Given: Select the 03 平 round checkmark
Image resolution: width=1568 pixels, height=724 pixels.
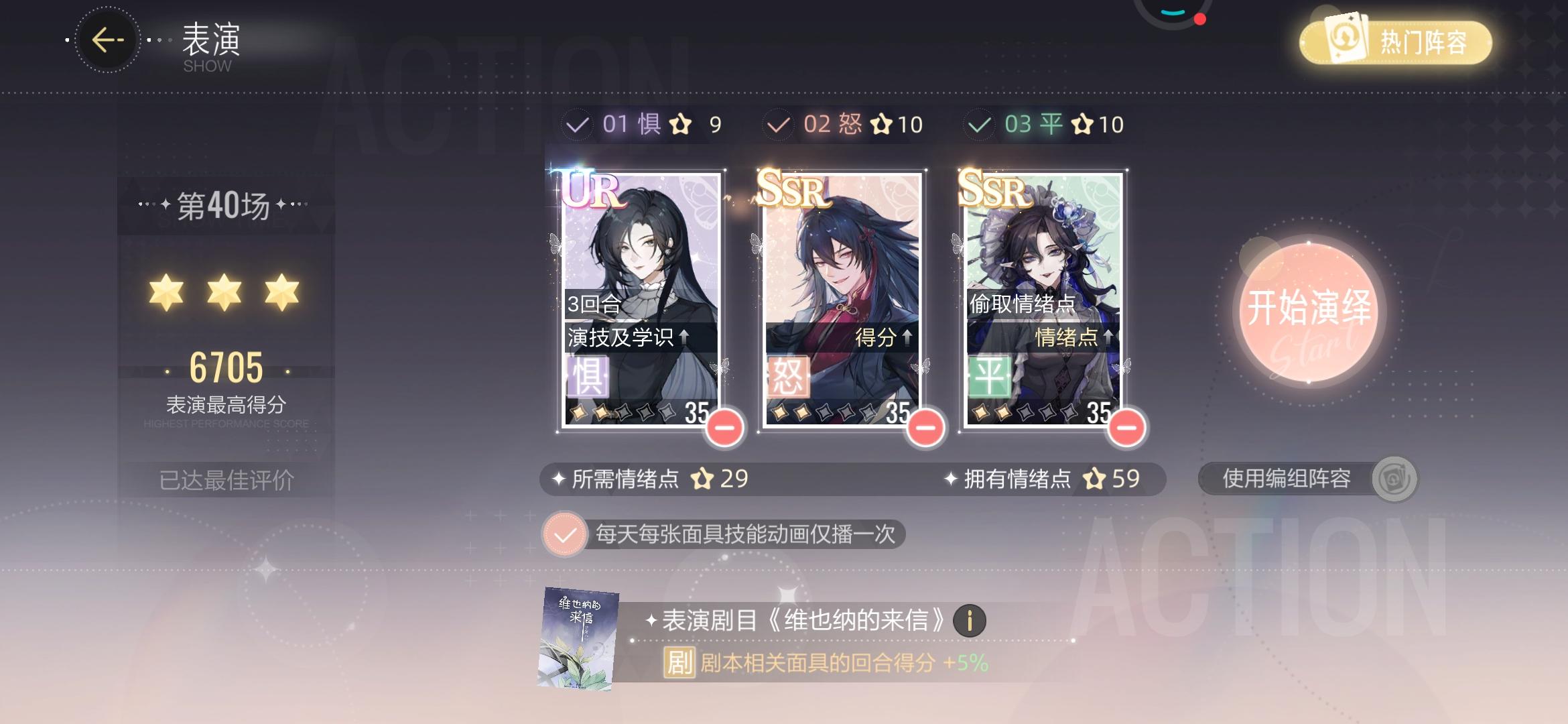Looking at the screenshot, I should pos(980,123).
